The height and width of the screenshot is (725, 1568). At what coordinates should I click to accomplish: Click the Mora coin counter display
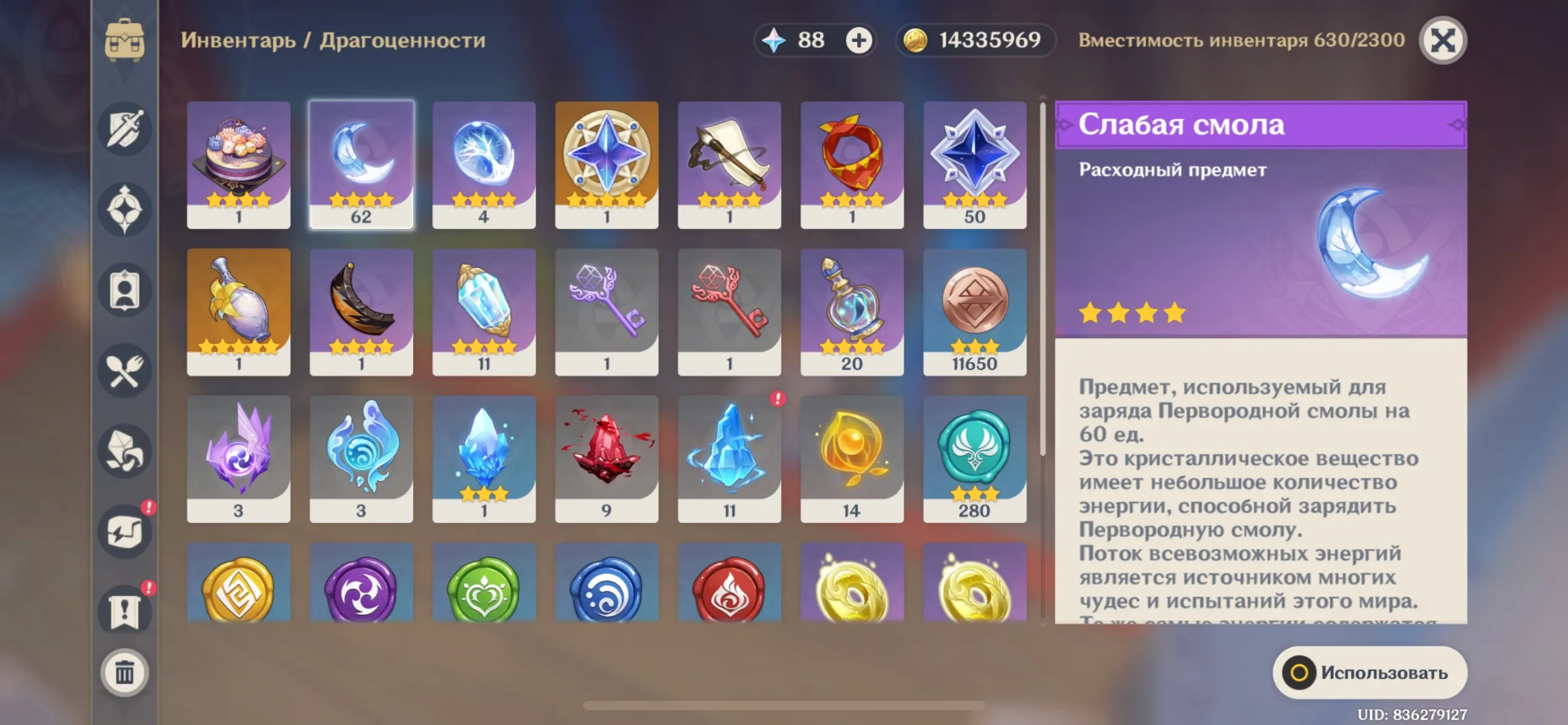pos(973,40)
